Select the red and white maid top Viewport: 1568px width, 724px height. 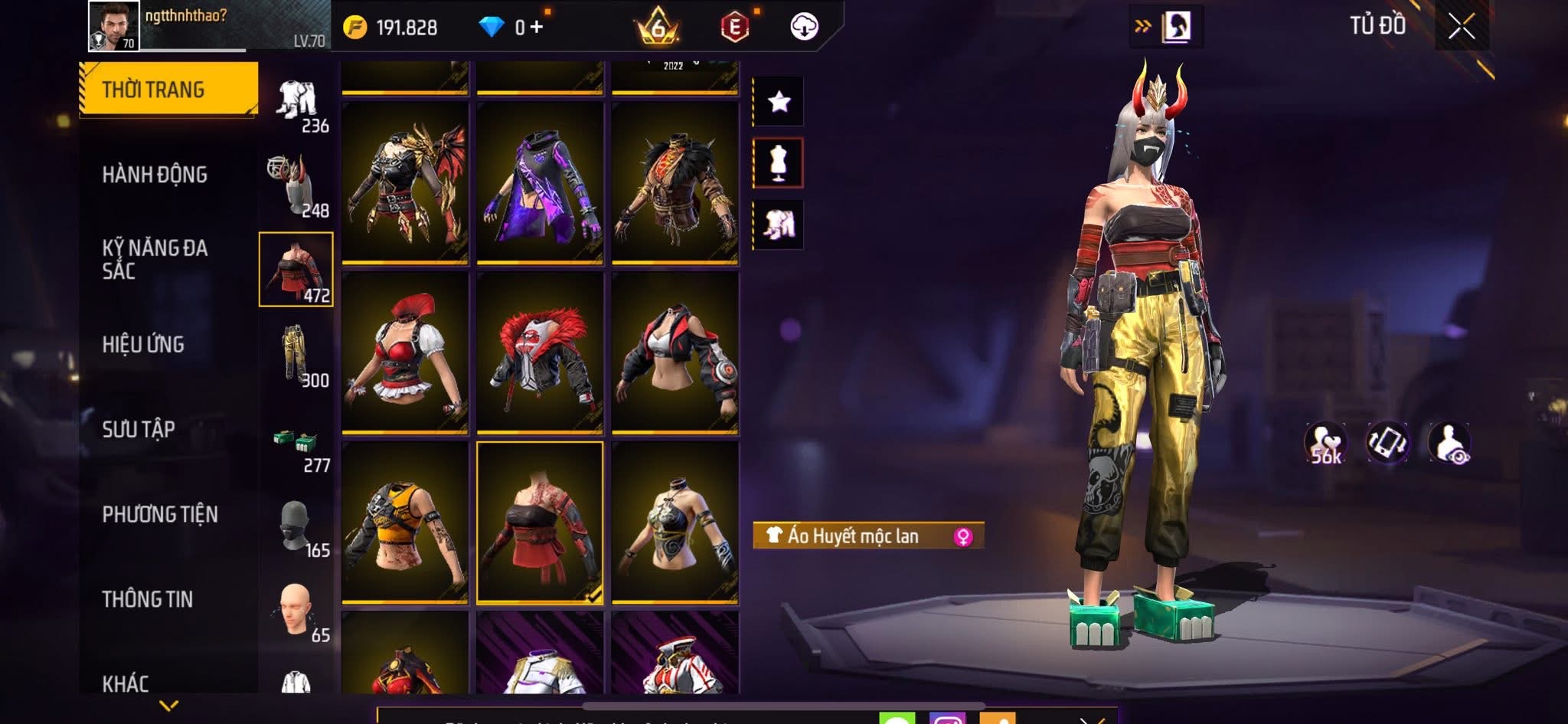point(405,353)
